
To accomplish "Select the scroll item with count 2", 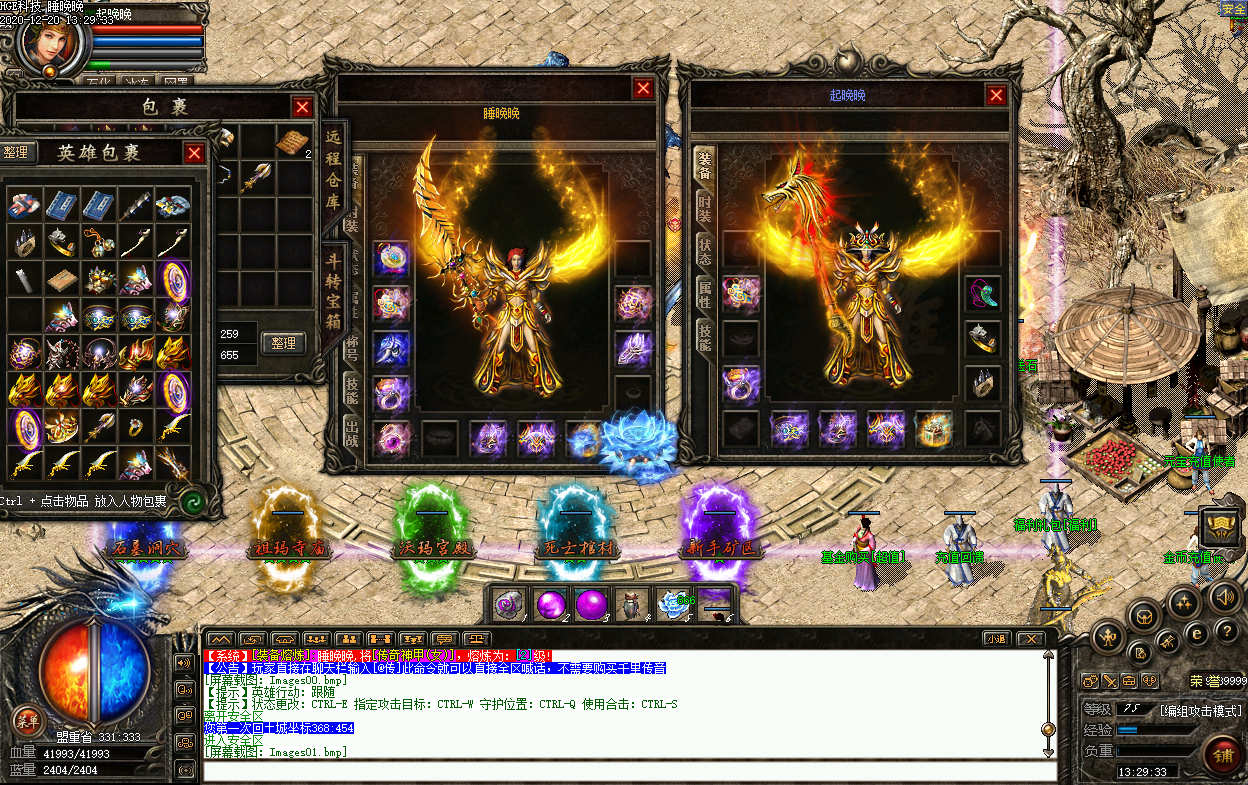I will [293, 141].
